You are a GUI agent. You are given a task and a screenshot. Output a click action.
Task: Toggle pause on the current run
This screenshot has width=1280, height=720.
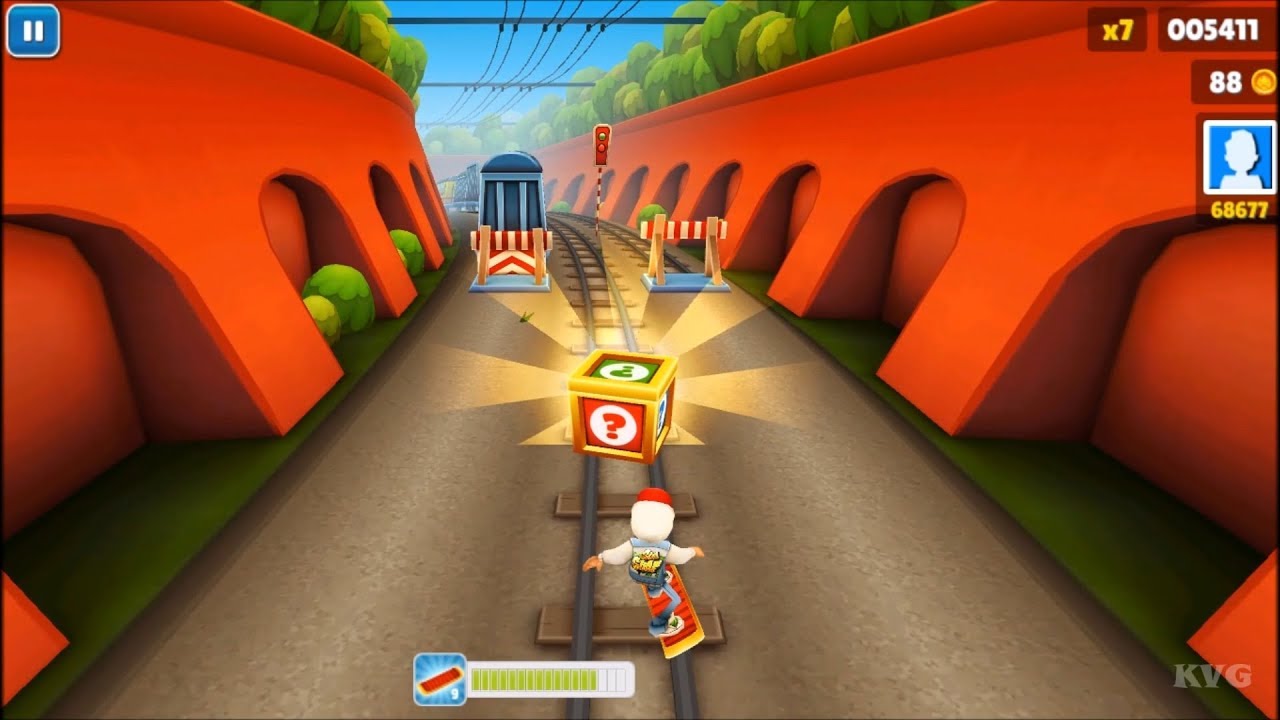pyautogui.click(x=33, y=33)
